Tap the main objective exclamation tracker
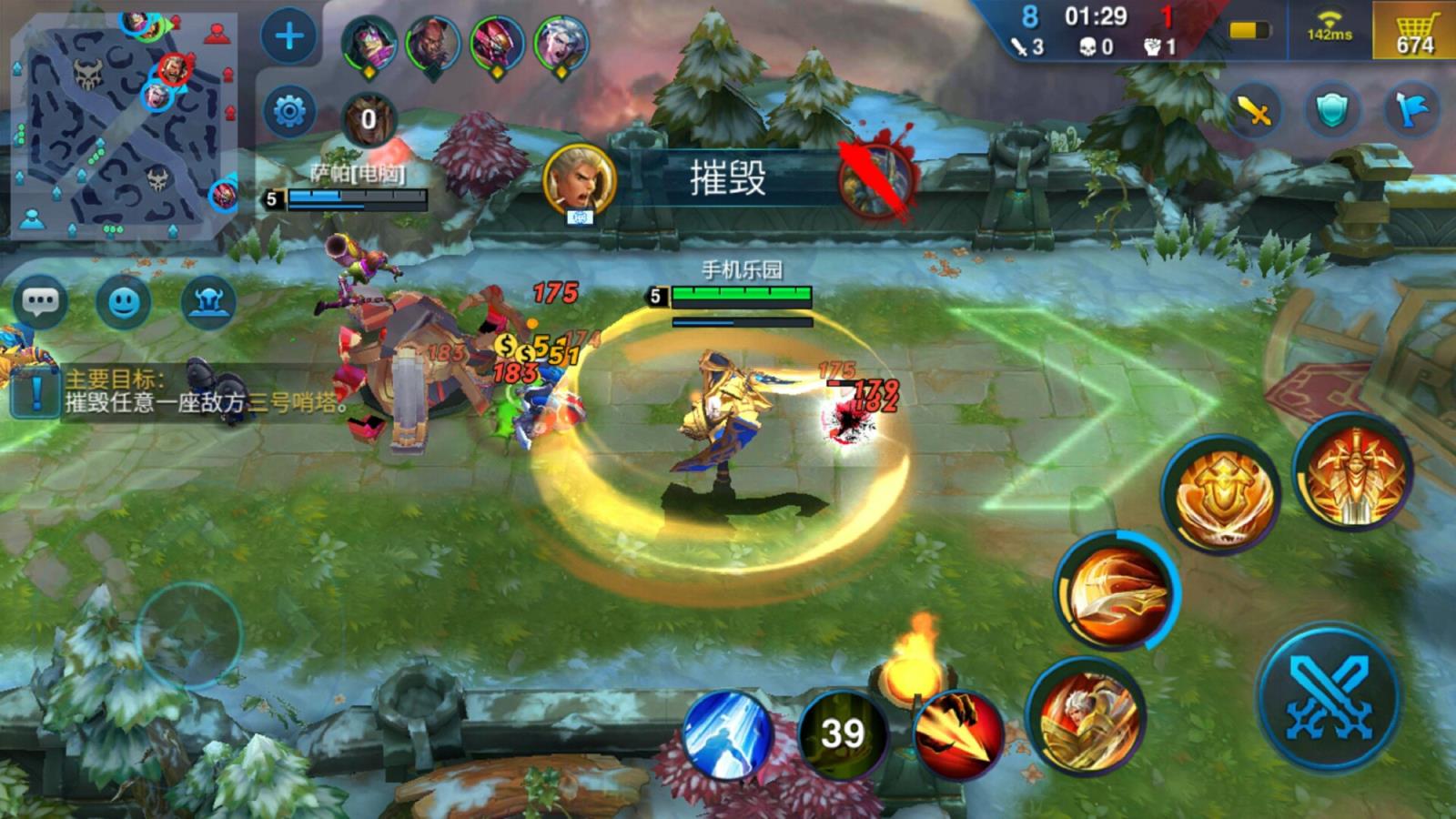The image size is (1456, 819). click(35, 391)
